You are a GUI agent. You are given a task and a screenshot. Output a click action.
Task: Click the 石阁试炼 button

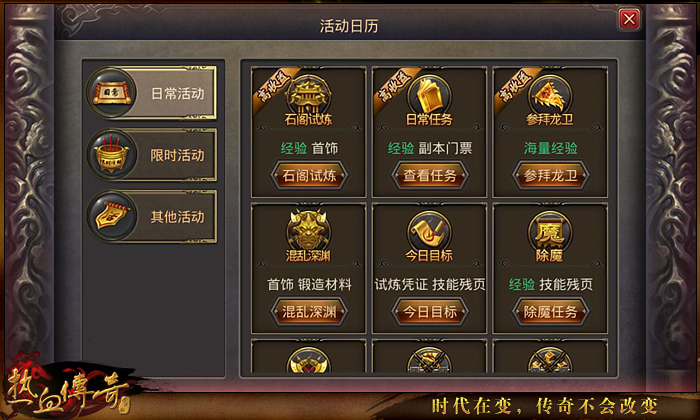[x=309, y=175]
